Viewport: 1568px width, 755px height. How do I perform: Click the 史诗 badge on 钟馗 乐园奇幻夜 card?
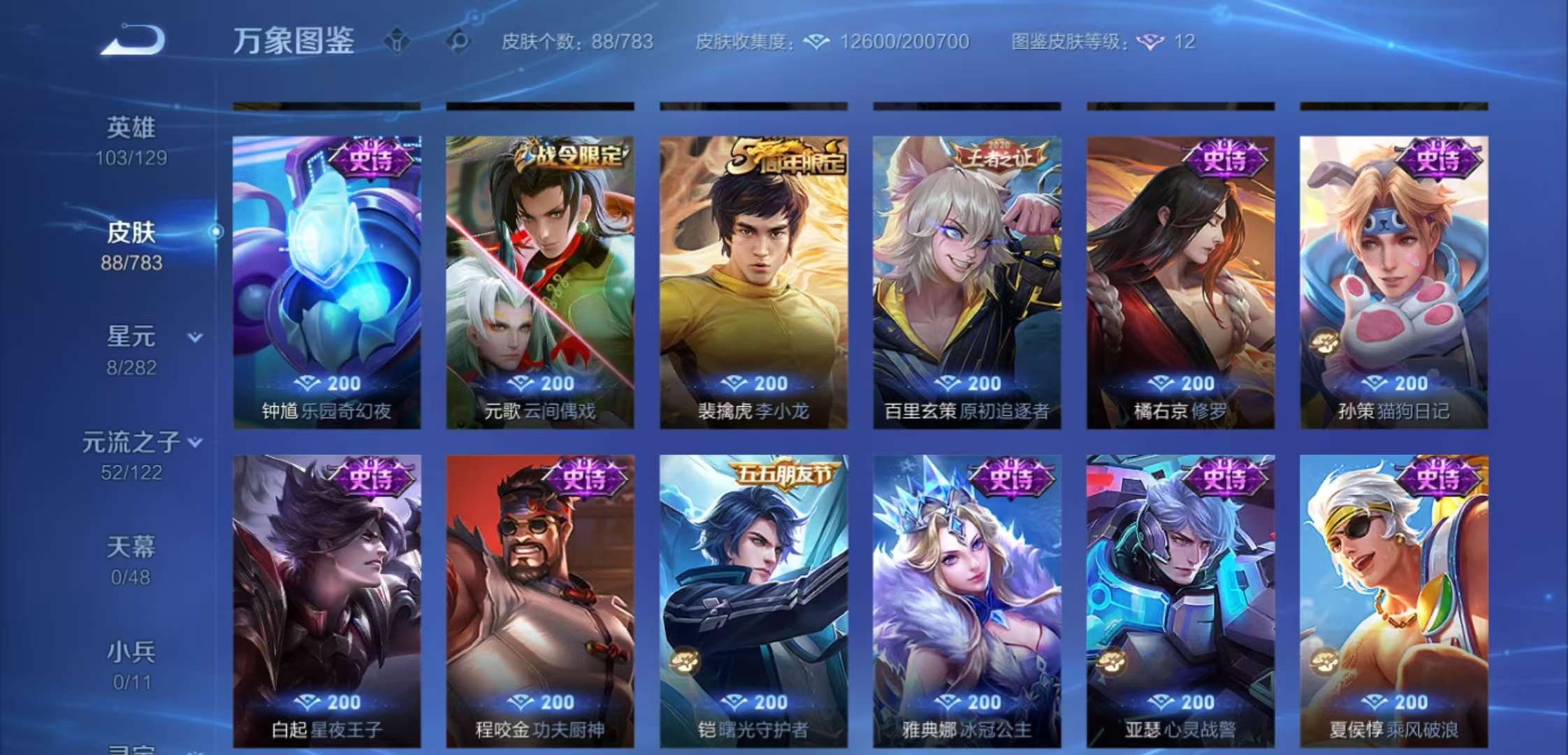point(375,159)
